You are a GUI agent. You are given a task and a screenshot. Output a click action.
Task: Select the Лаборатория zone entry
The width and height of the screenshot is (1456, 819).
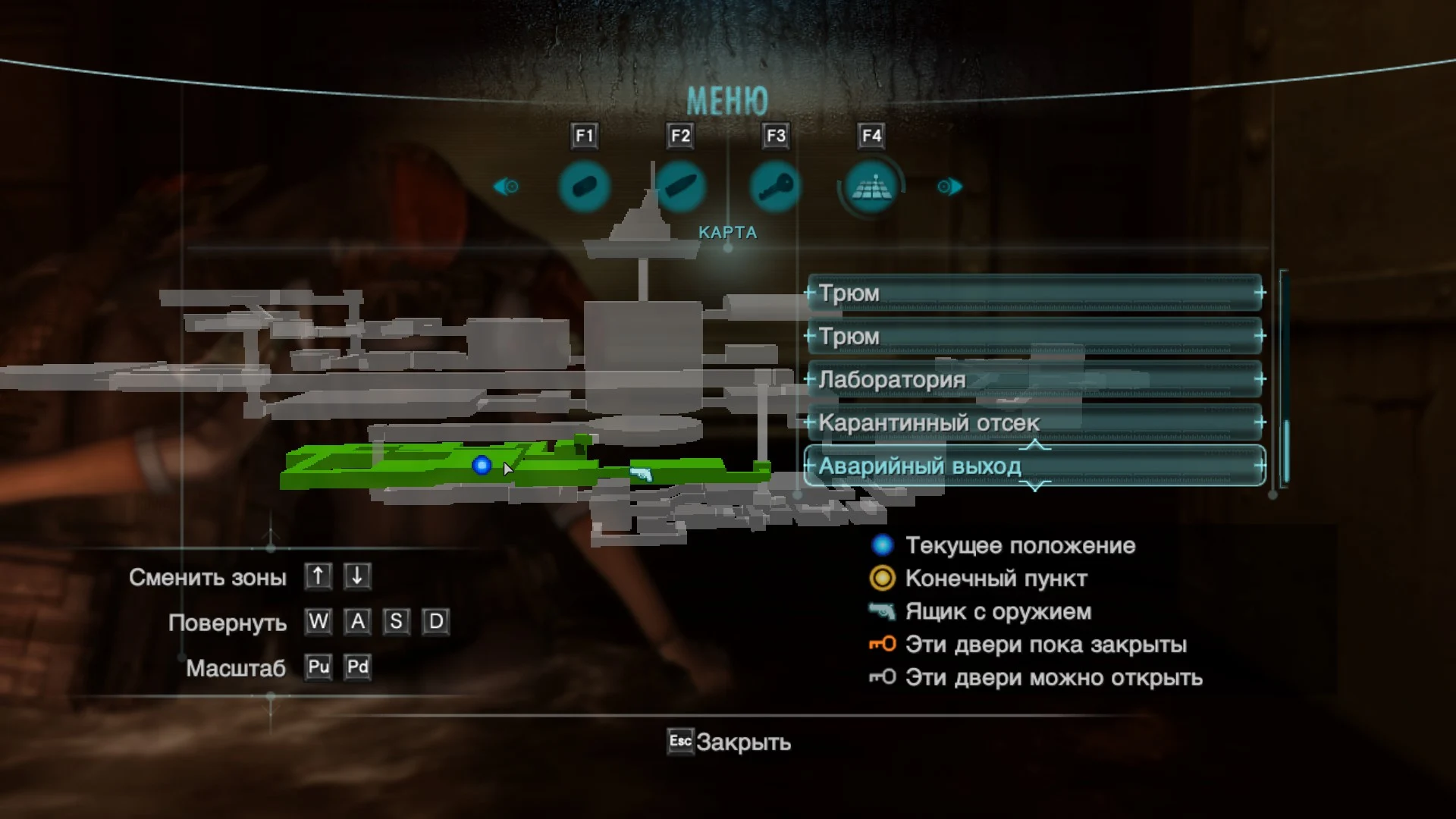(x=1034, y=379)
